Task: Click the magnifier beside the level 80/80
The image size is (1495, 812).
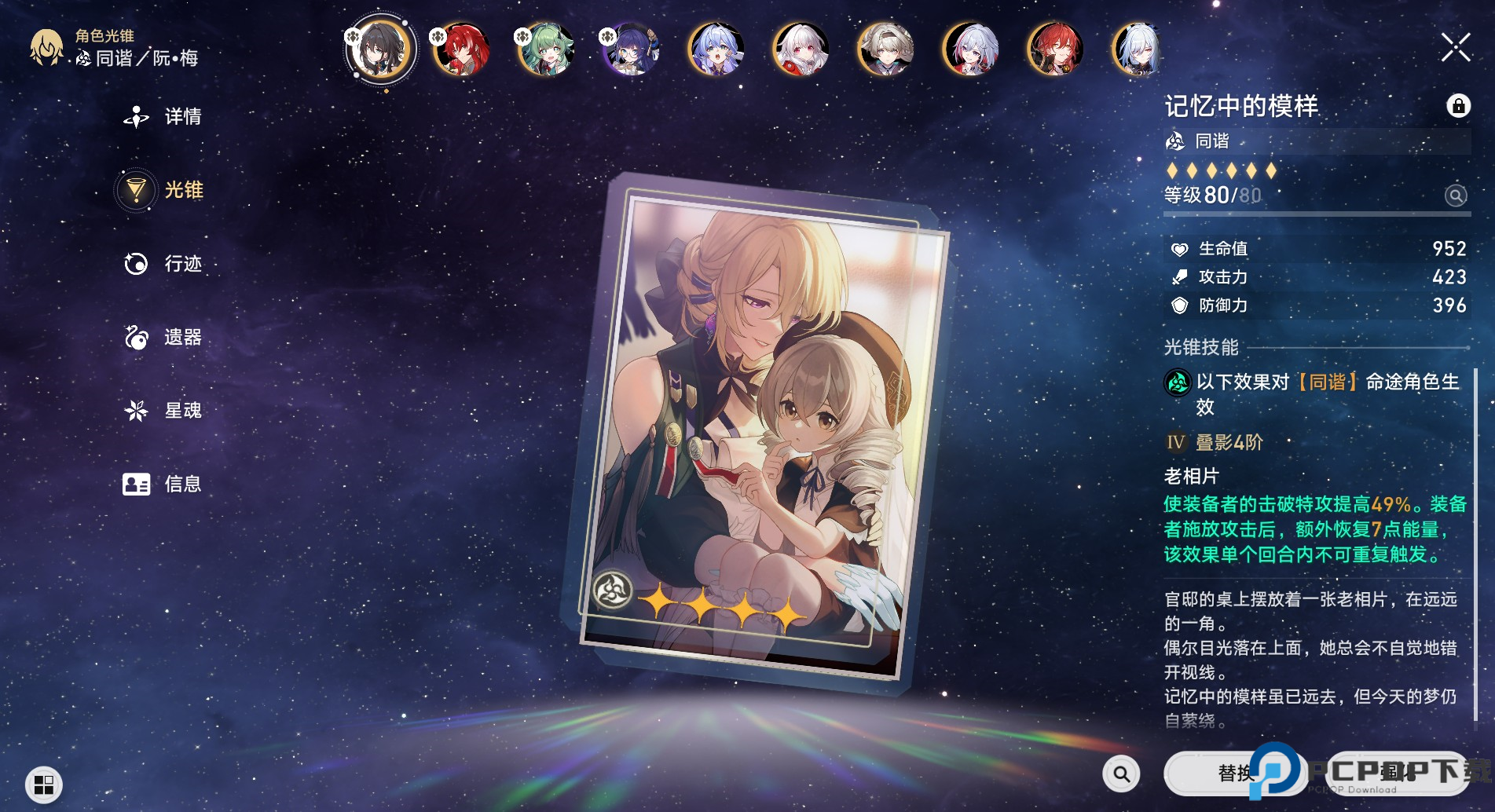Action: (x=1455, y=196)
